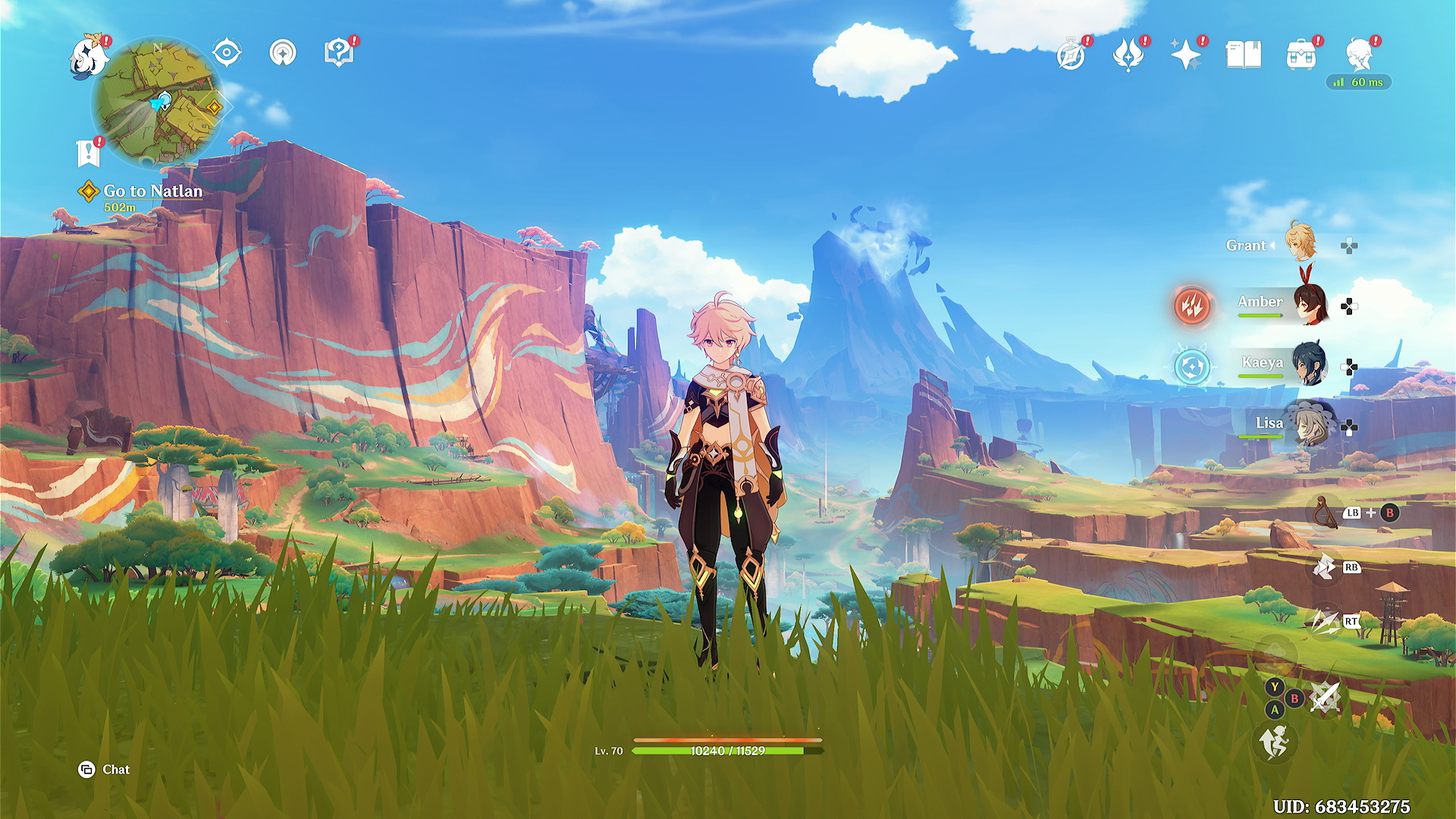Click the sprint running figure icon
The height and width of the screenshot is (819, 1456).
[1275, 742]
